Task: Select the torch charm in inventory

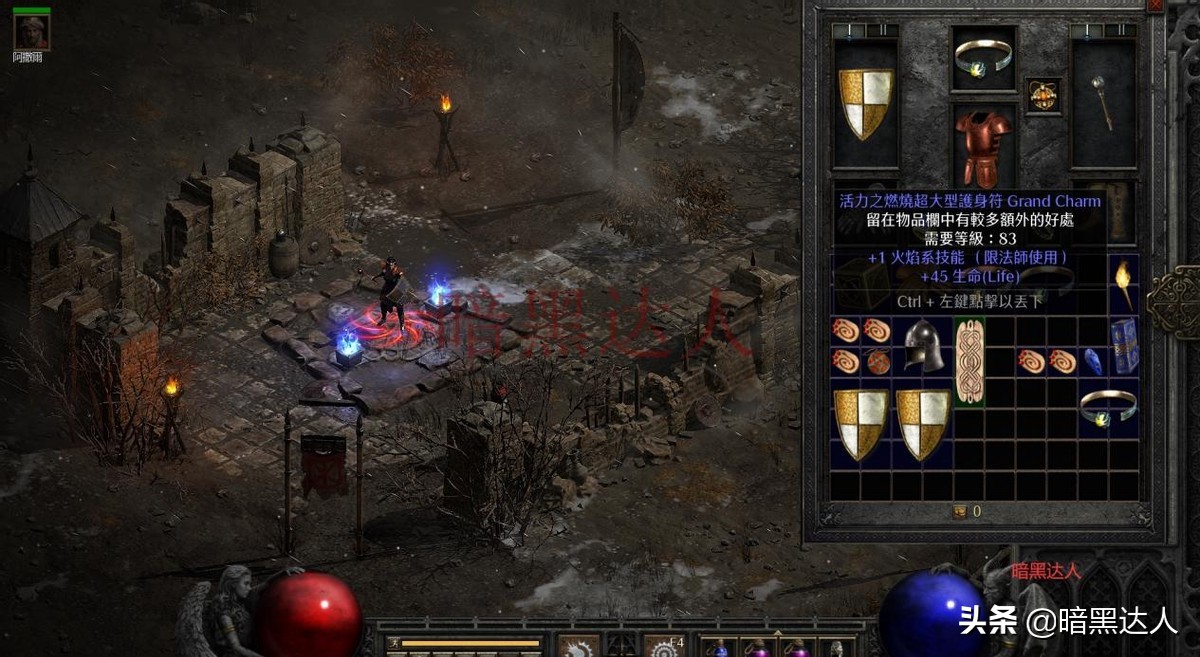Action: (x=1124, y=284)
